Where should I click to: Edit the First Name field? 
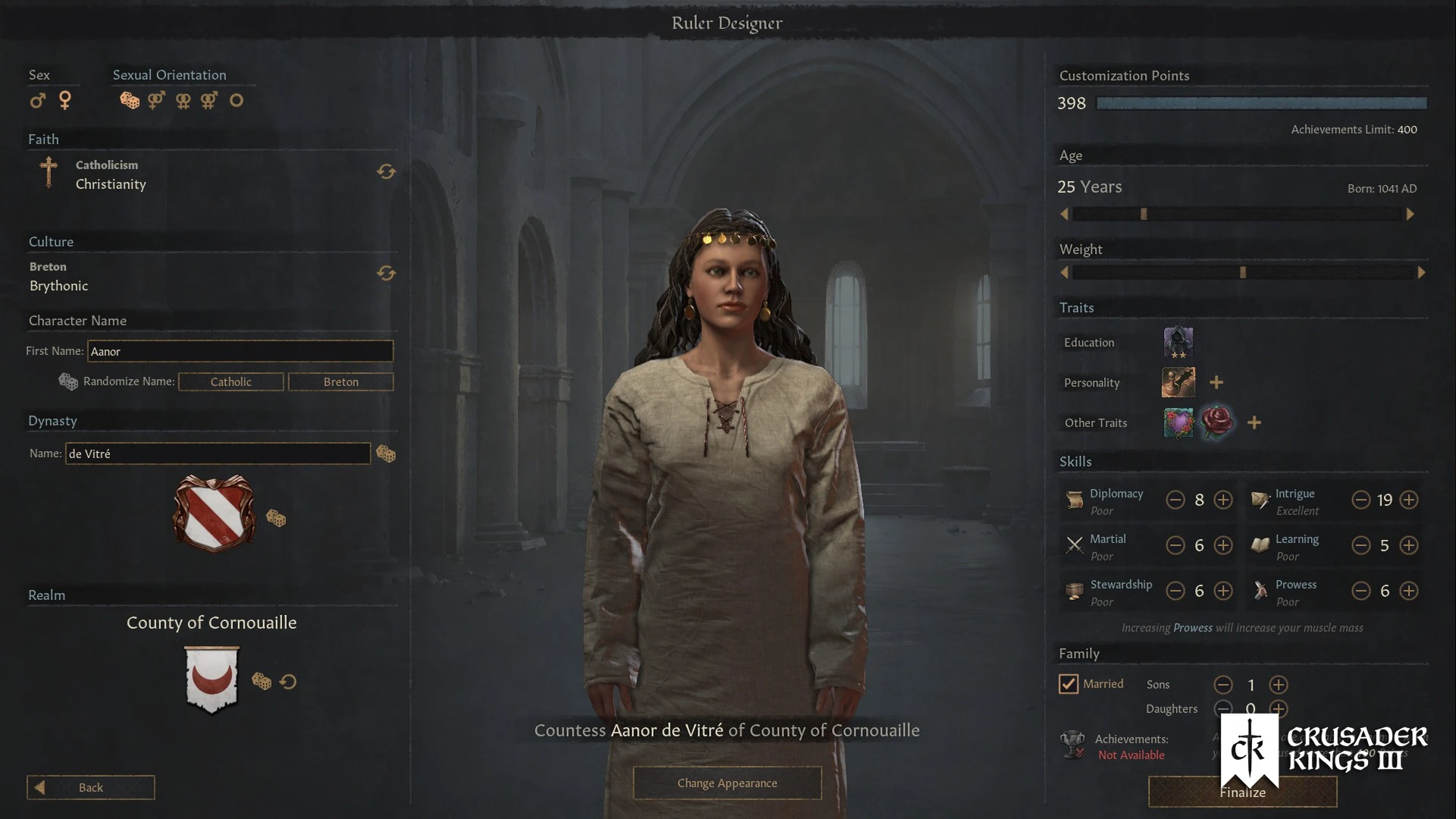tap(240, 351)
